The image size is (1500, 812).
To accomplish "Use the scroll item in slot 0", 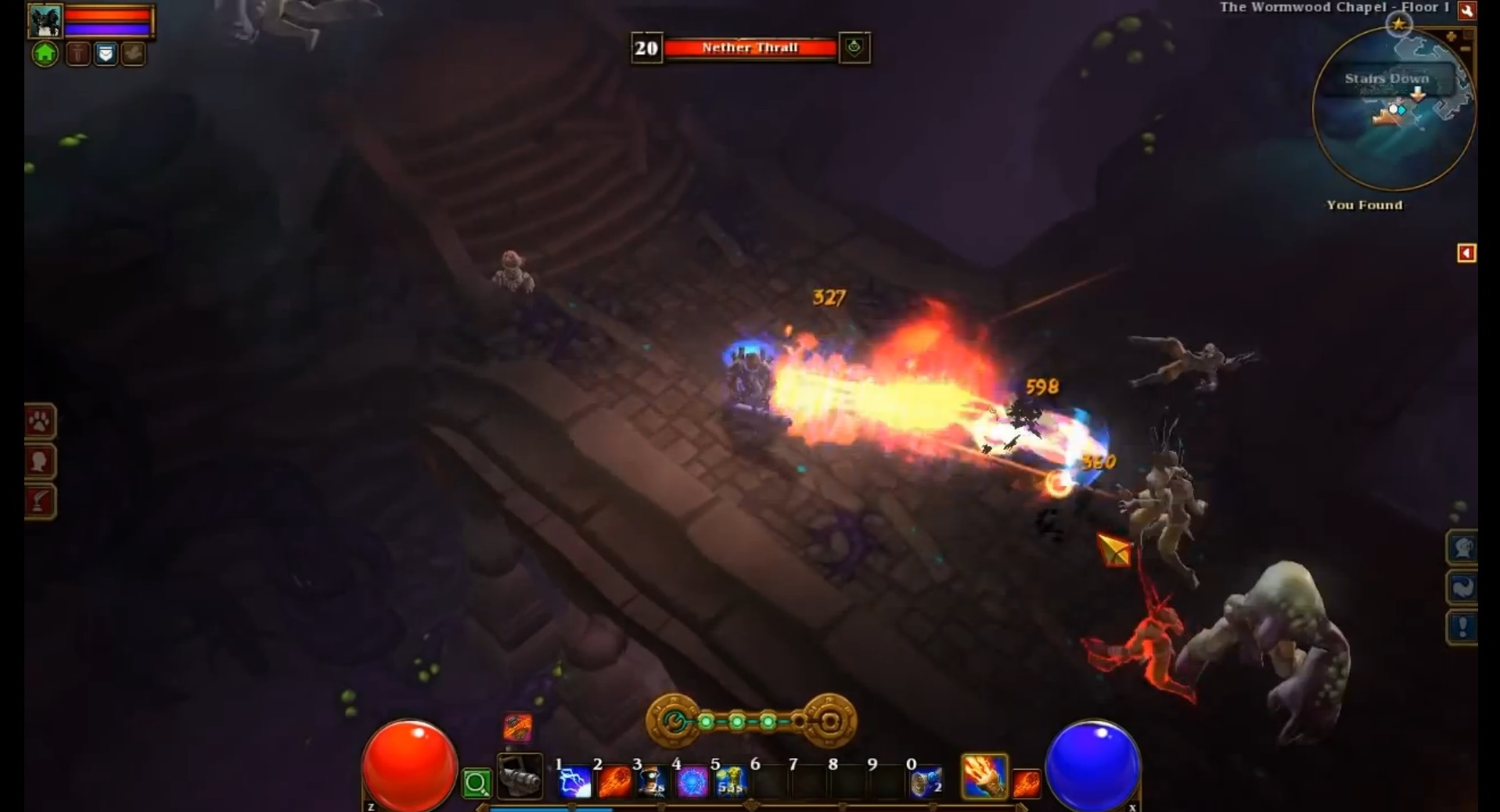I will click(x=926, y=781).
